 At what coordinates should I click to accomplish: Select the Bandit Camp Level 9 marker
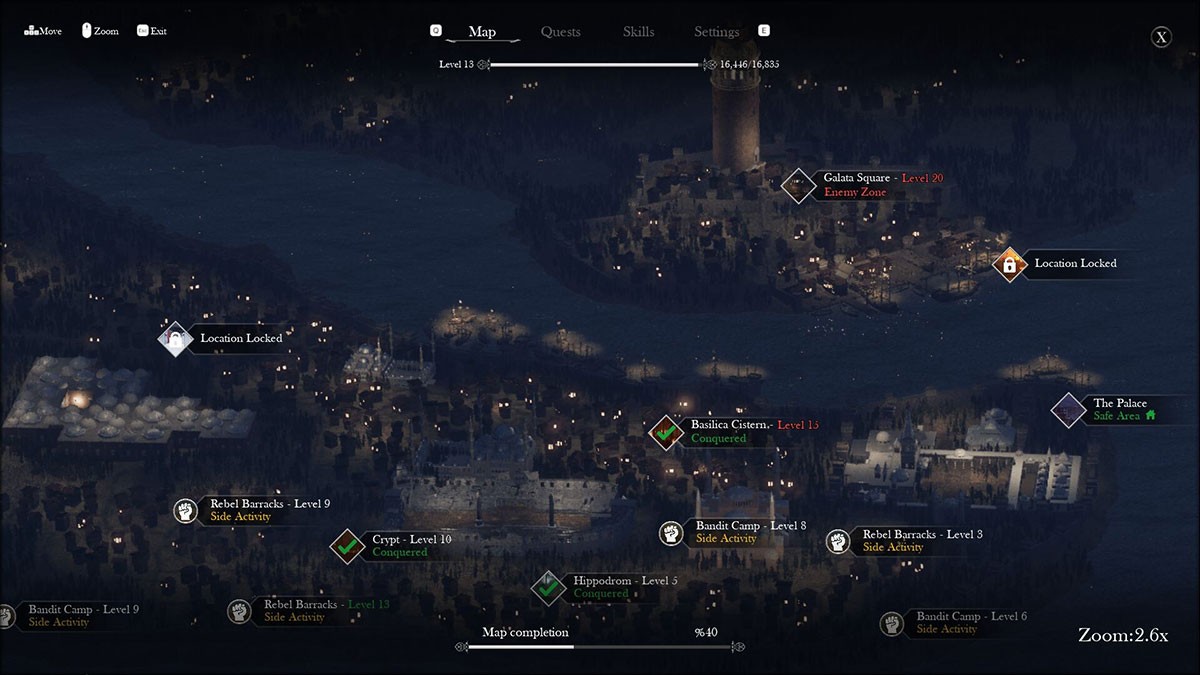pos(6,616)
